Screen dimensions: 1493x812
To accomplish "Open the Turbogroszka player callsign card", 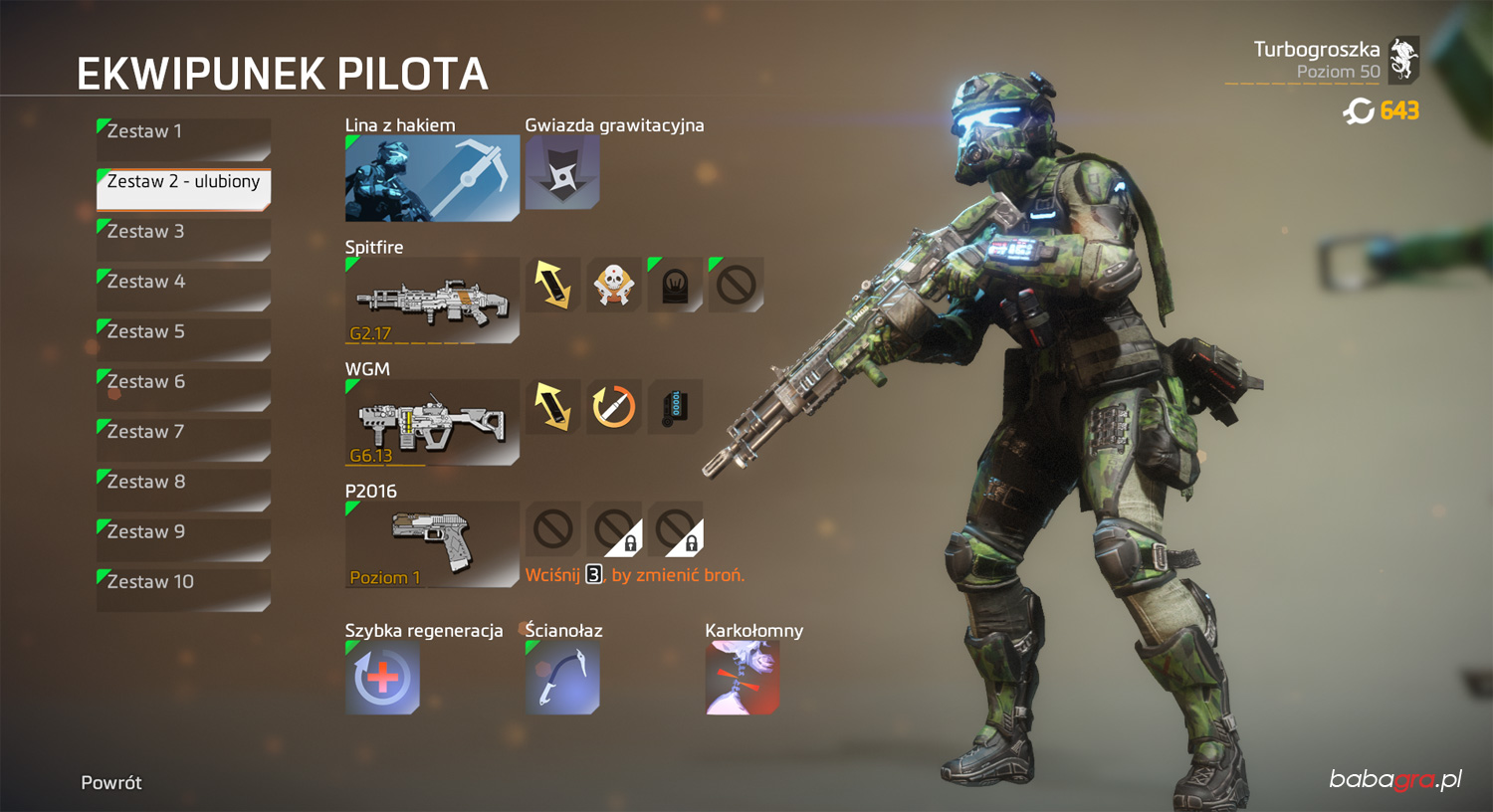I will [1322, 61].
